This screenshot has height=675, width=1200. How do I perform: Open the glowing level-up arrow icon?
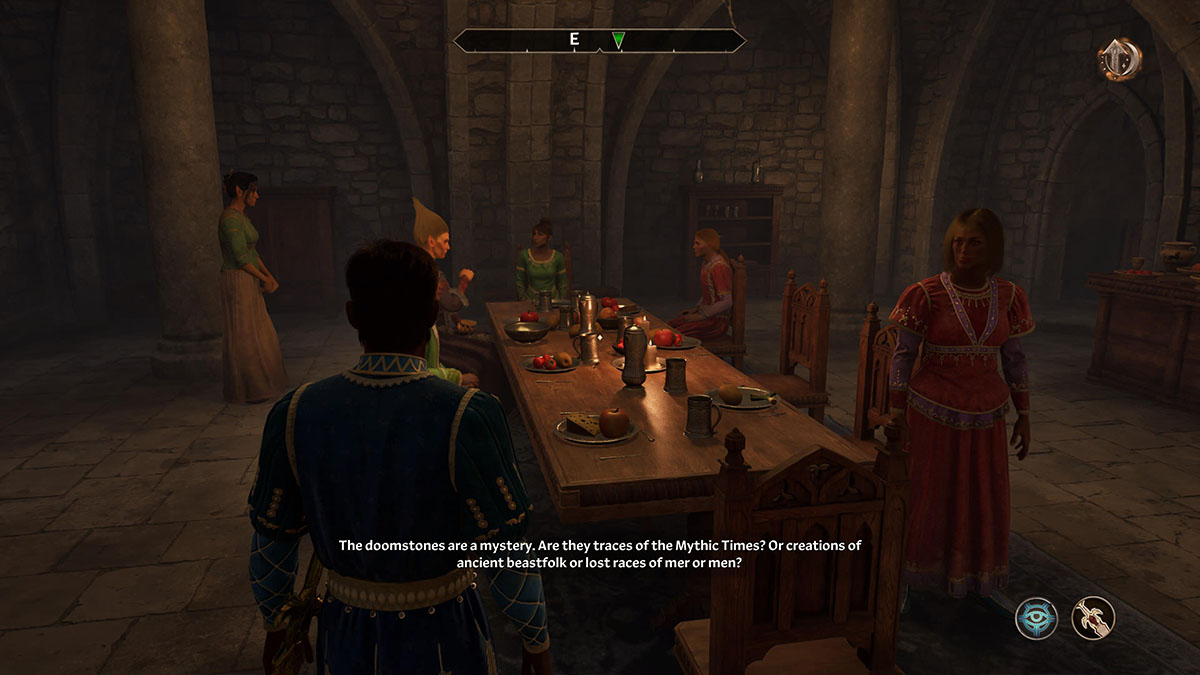coord(1119,59)
